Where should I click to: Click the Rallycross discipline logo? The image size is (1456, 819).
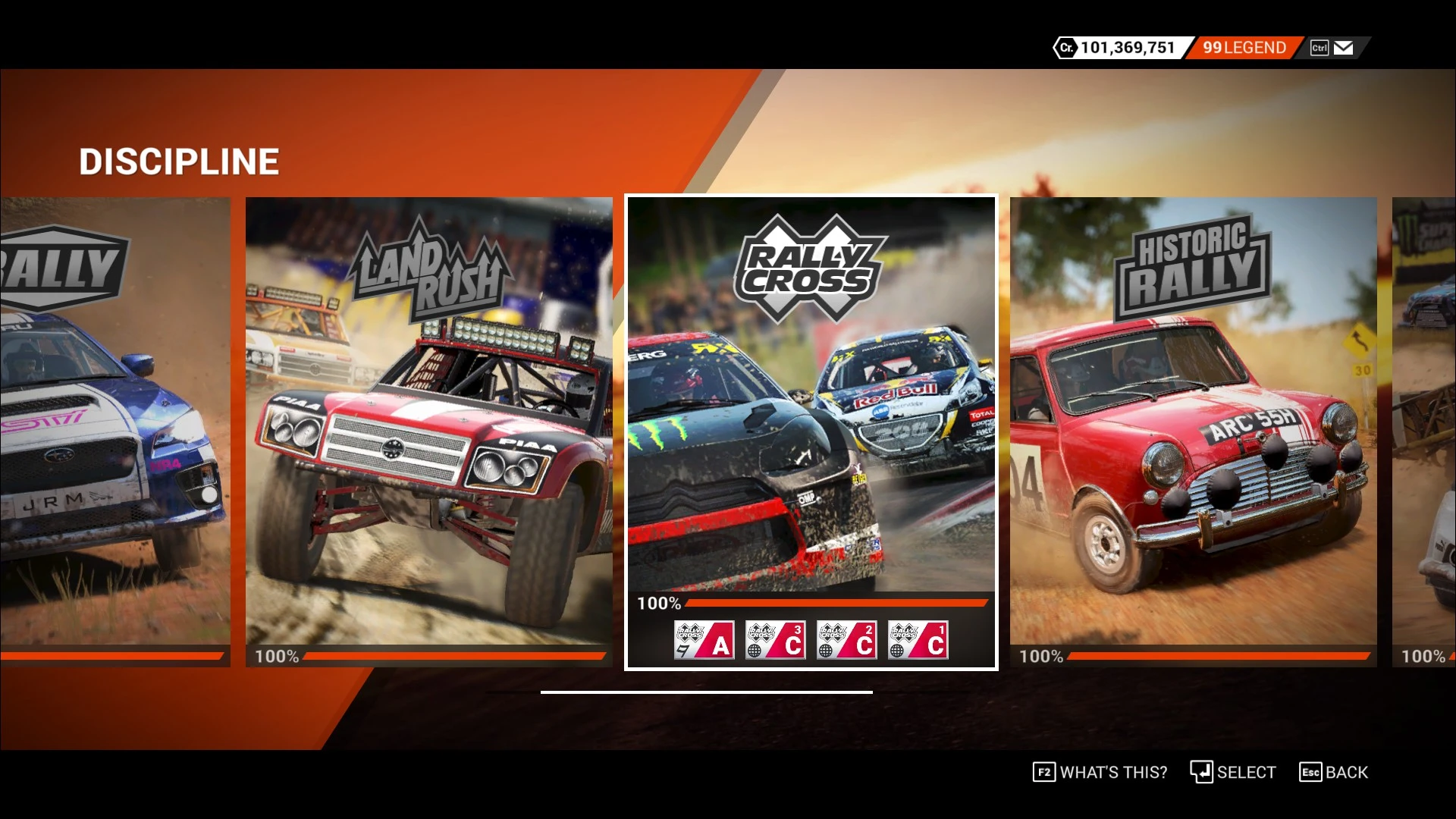pyautogui.click(x=811, y=265)
